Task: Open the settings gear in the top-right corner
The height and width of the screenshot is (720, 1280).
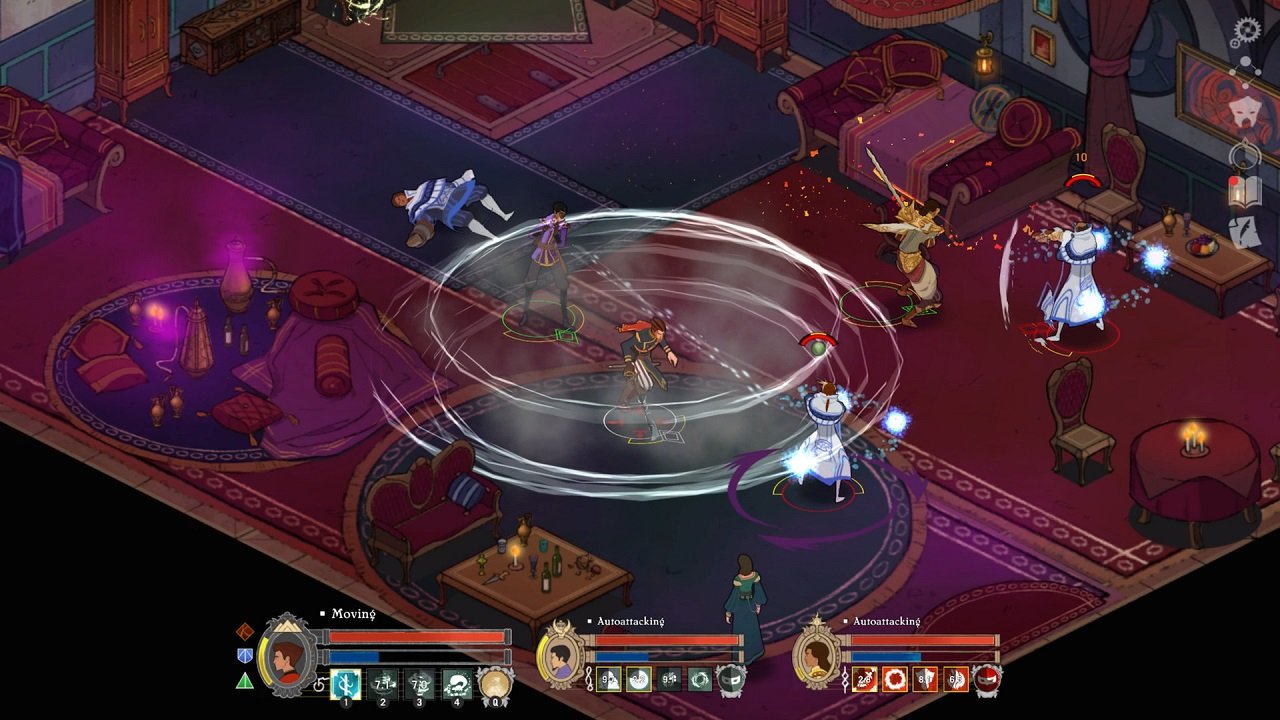Action: 1246,30
